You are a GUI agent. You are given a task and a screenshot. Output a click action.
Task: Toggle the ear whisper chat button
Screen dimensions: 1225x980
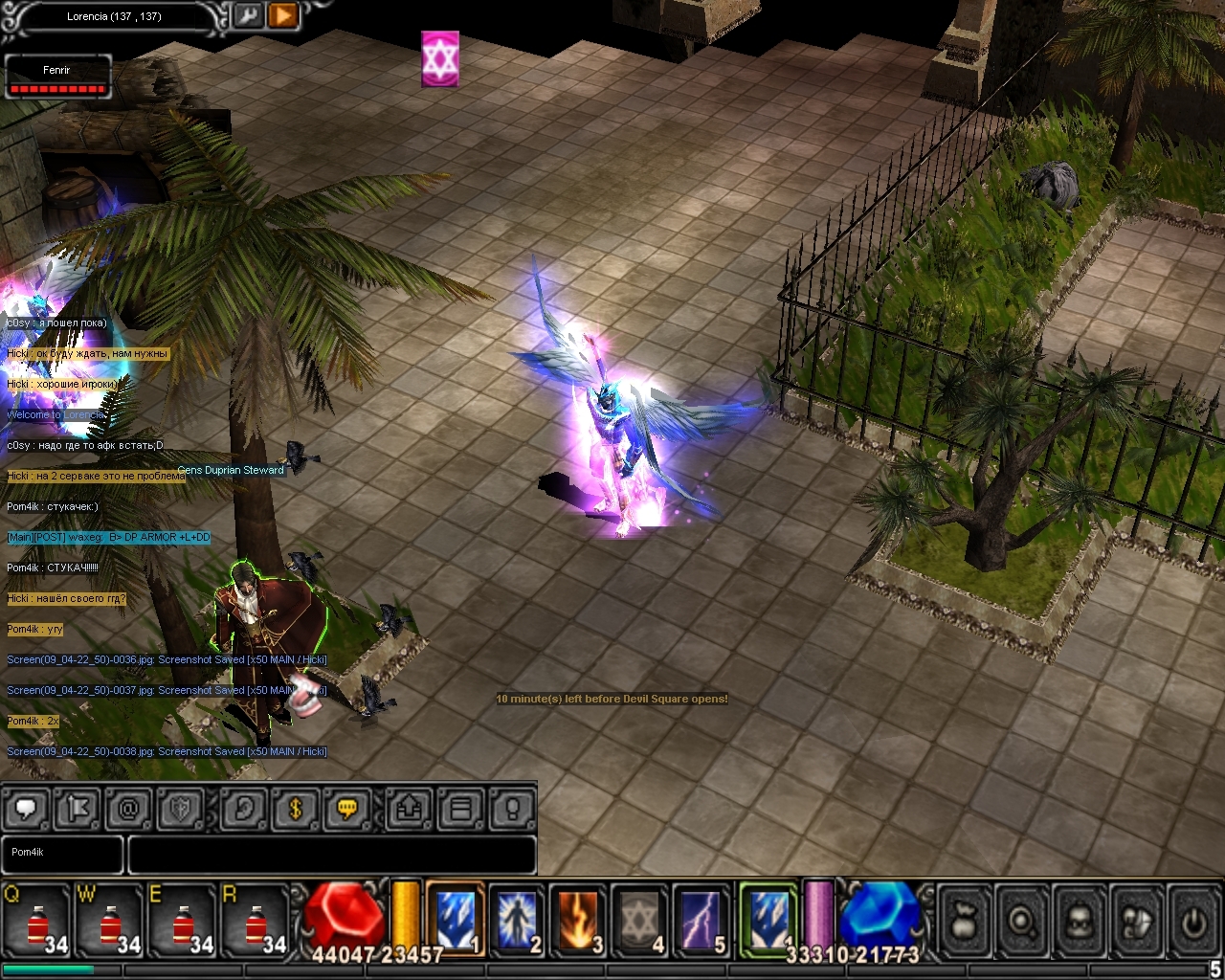tap(243, 810)
